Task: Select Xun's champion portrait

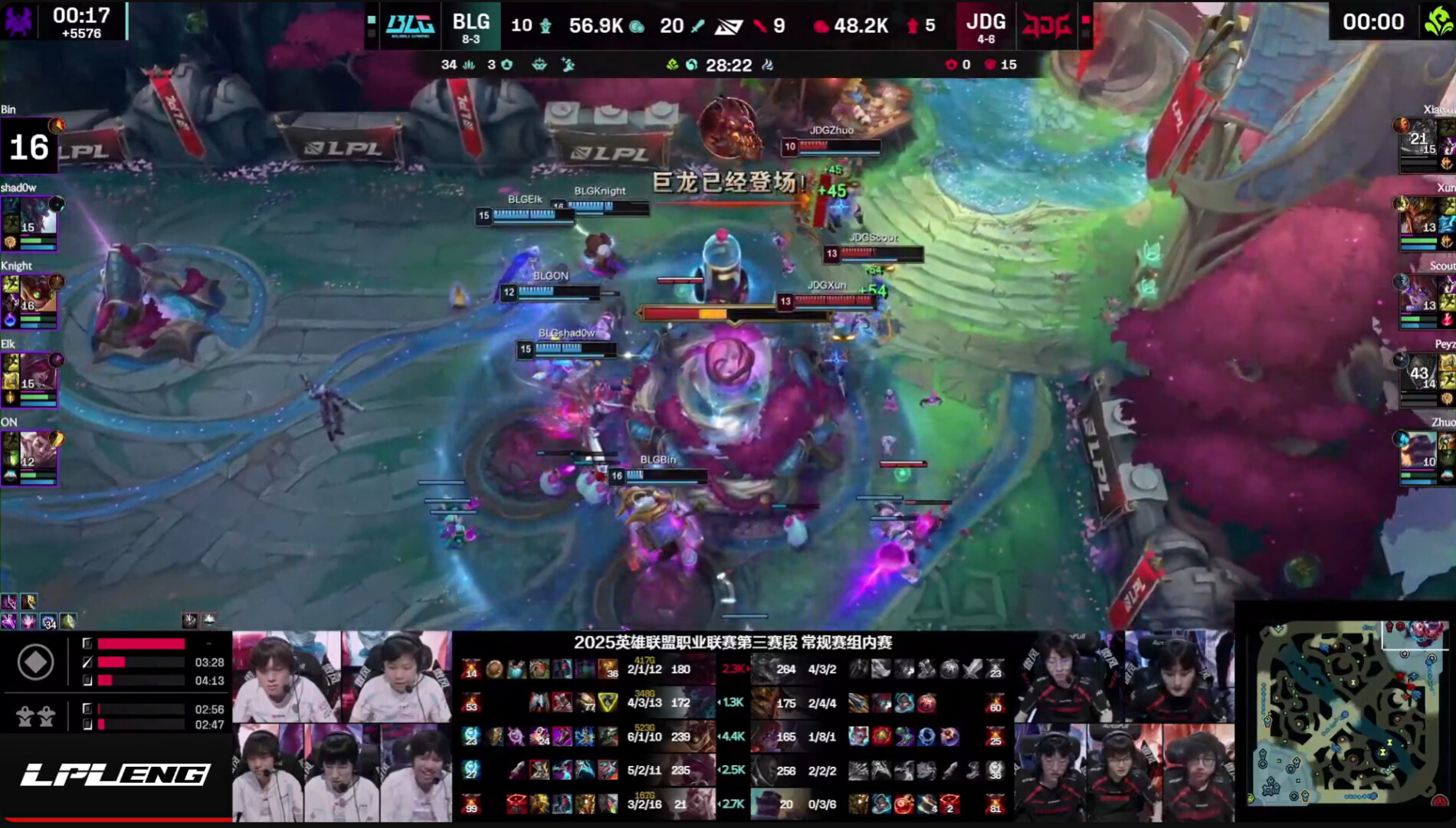Action: (x=1420, y=217)
